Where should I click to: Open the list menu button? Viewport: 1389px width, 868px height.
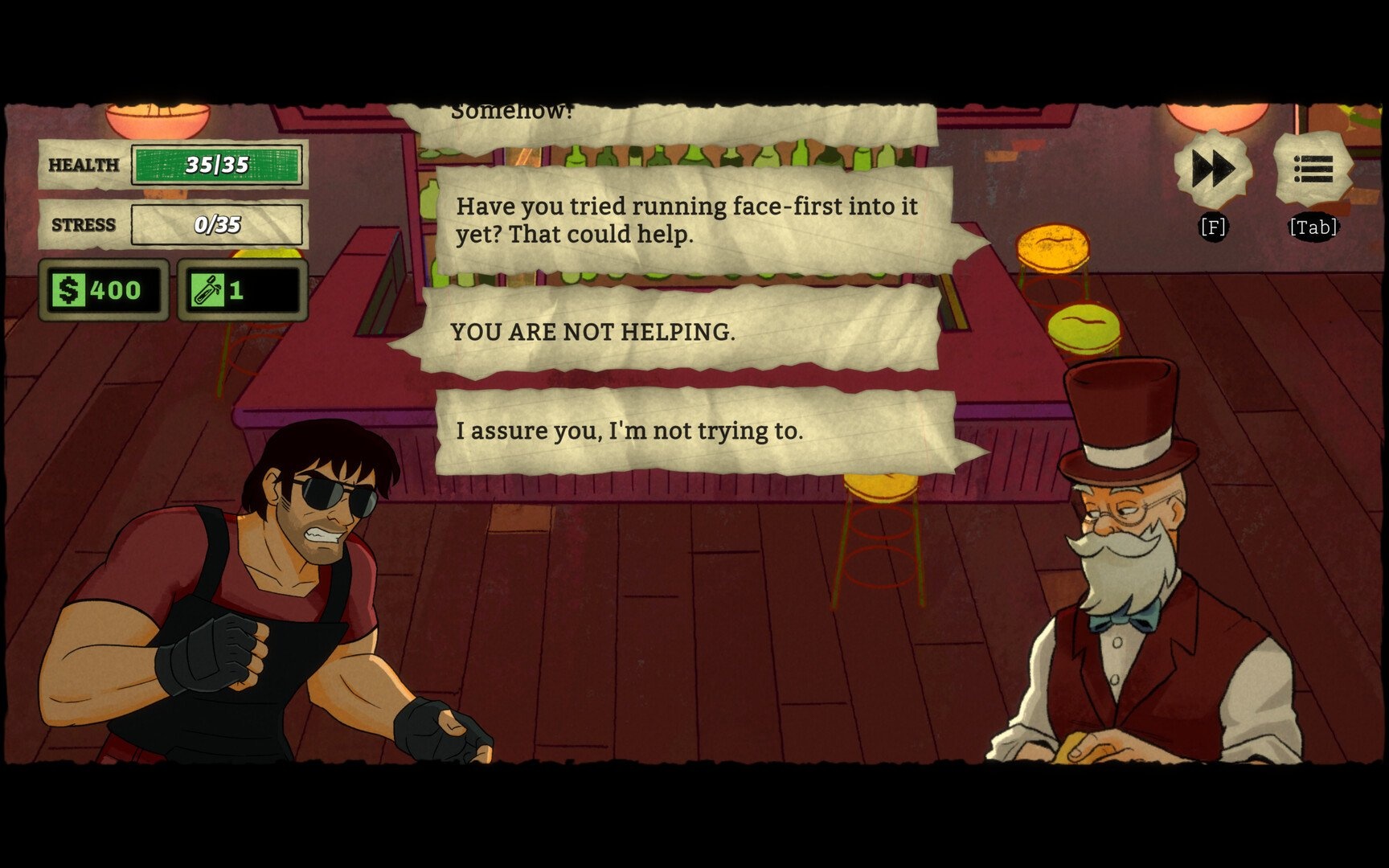[x=1313, y=170]
